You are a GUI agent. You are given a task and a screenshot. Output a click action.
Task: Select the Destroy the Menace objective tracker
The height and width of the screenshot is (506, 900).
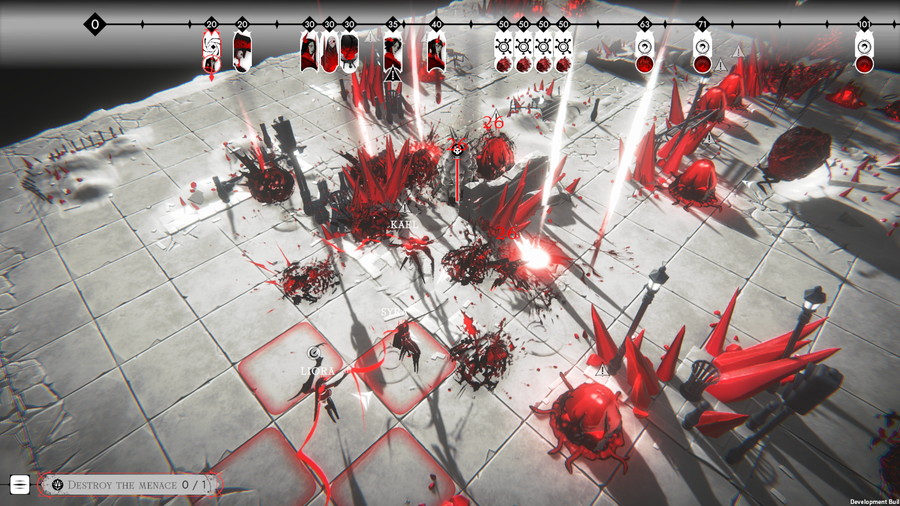(131, 485)
